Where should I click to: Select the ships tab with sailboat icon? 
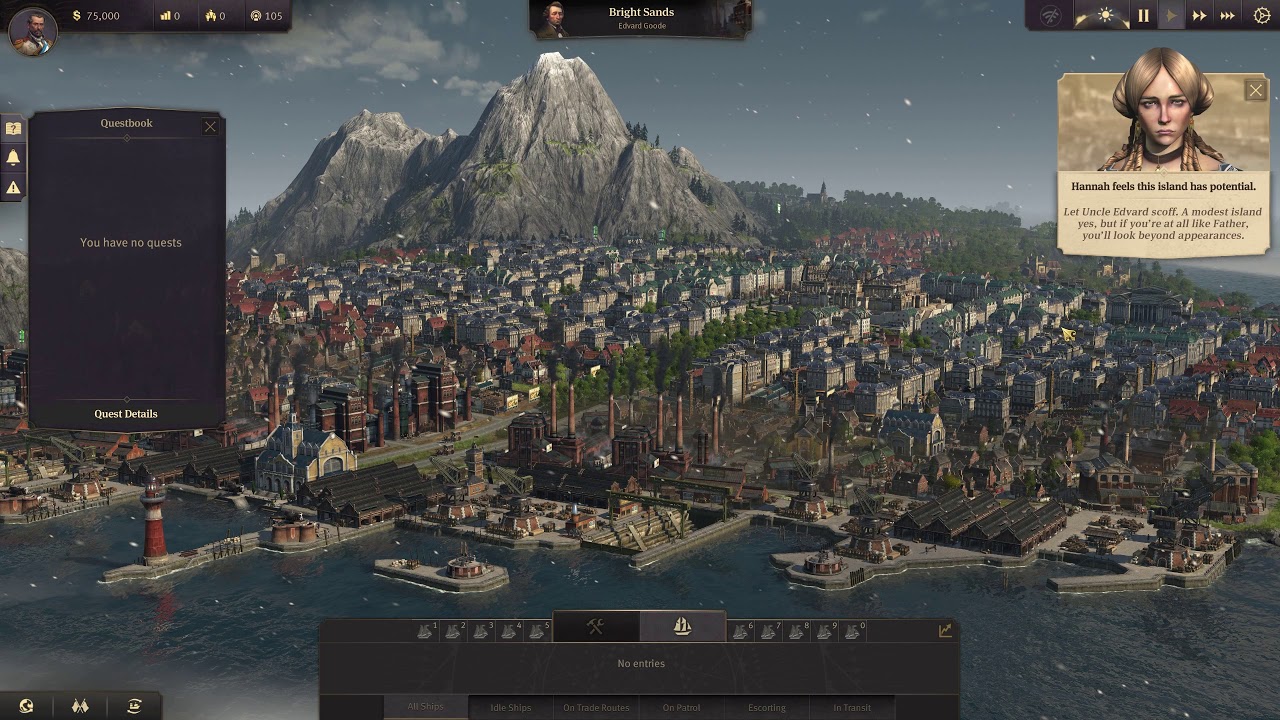pyautogui.click(x=683, y=627)
